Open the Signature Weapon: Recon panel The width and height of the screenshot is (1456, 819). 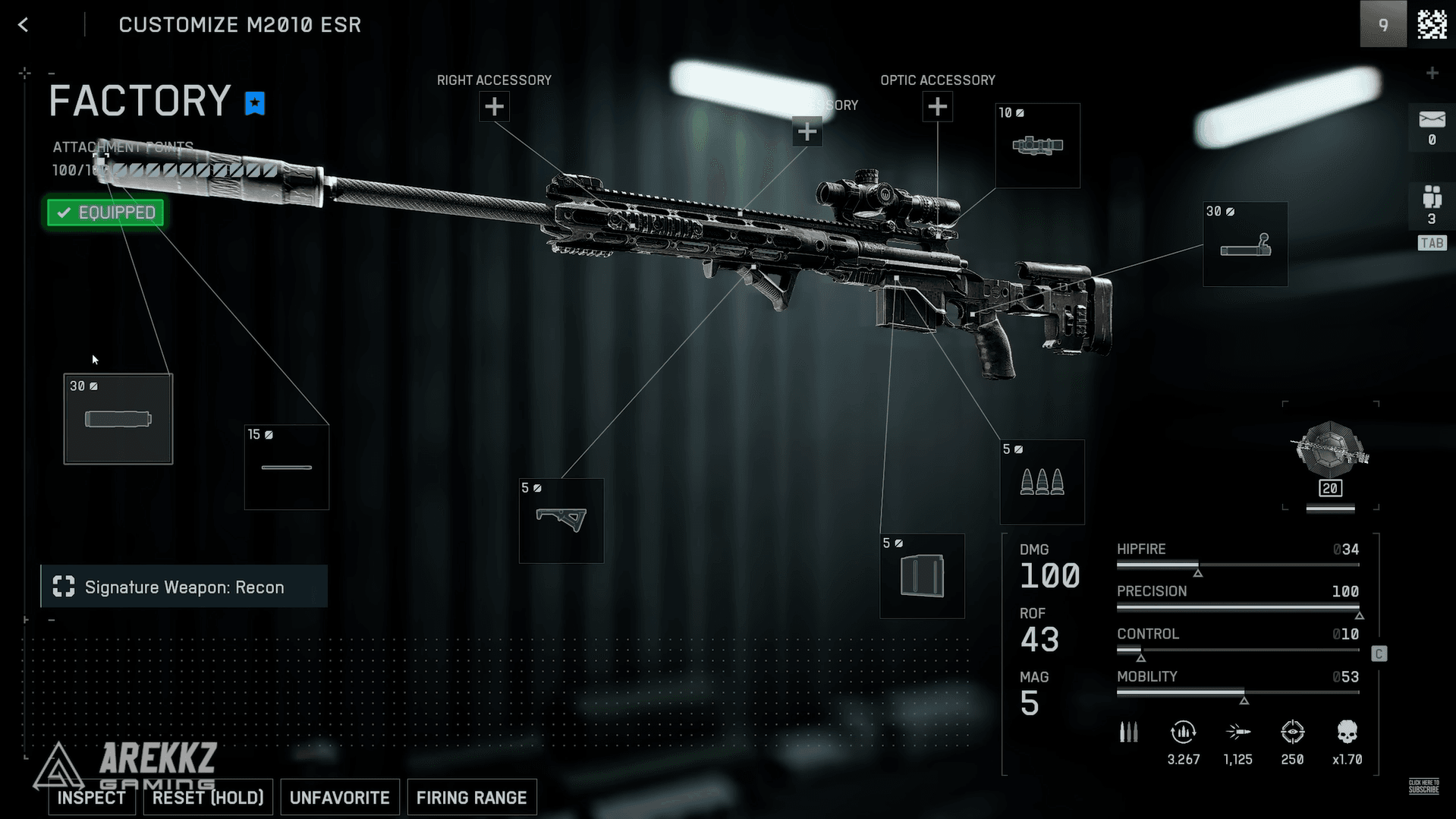point(184,587)
